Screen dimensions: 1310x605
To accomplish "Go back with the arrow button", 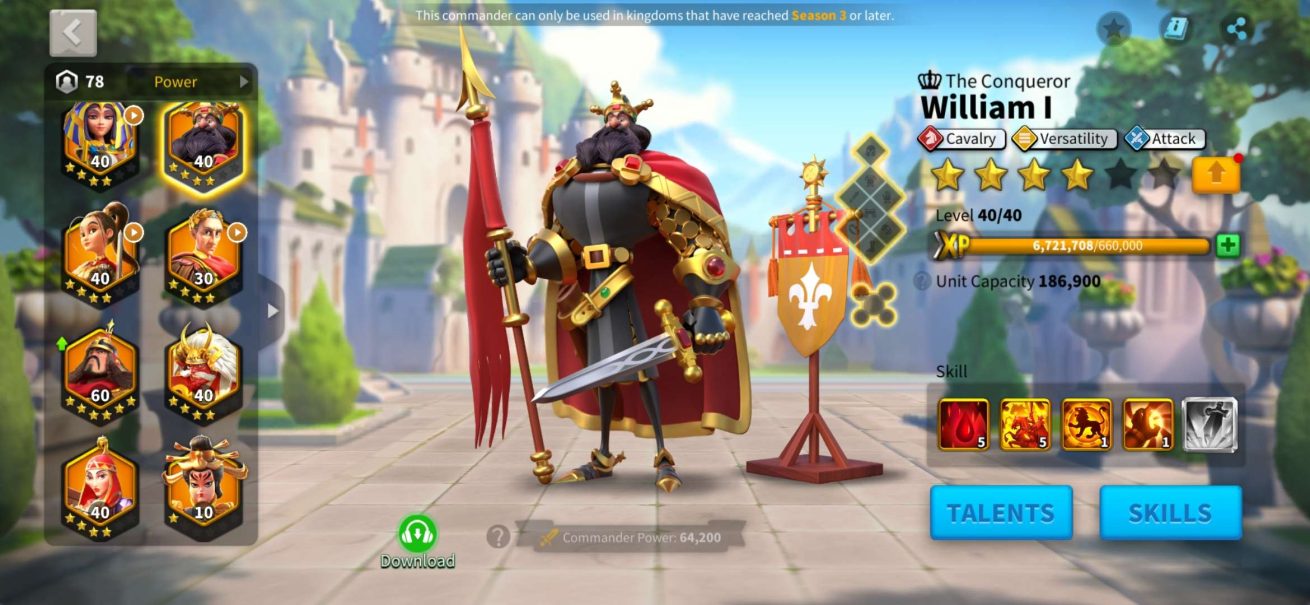I will pos(73,33).
